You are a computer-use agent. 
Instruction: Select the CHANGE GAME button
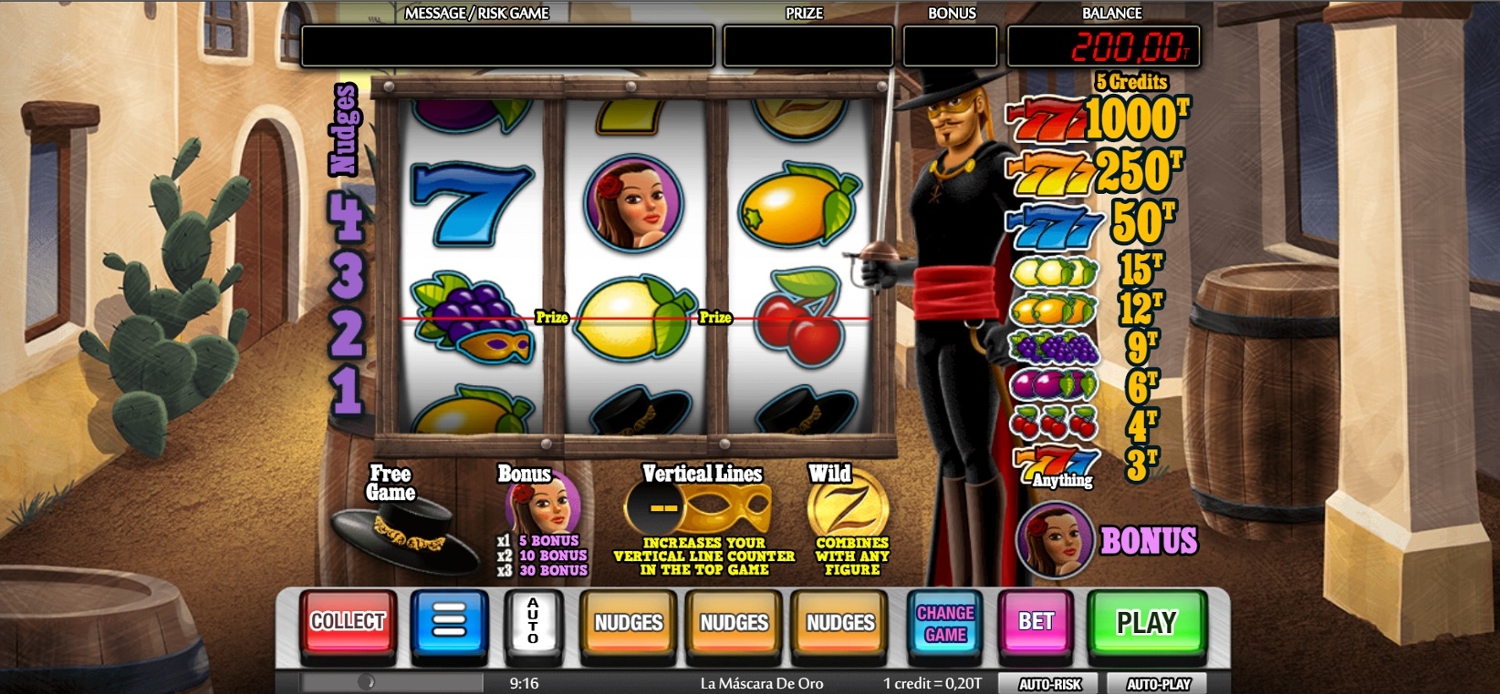click(x=945, y=623)
